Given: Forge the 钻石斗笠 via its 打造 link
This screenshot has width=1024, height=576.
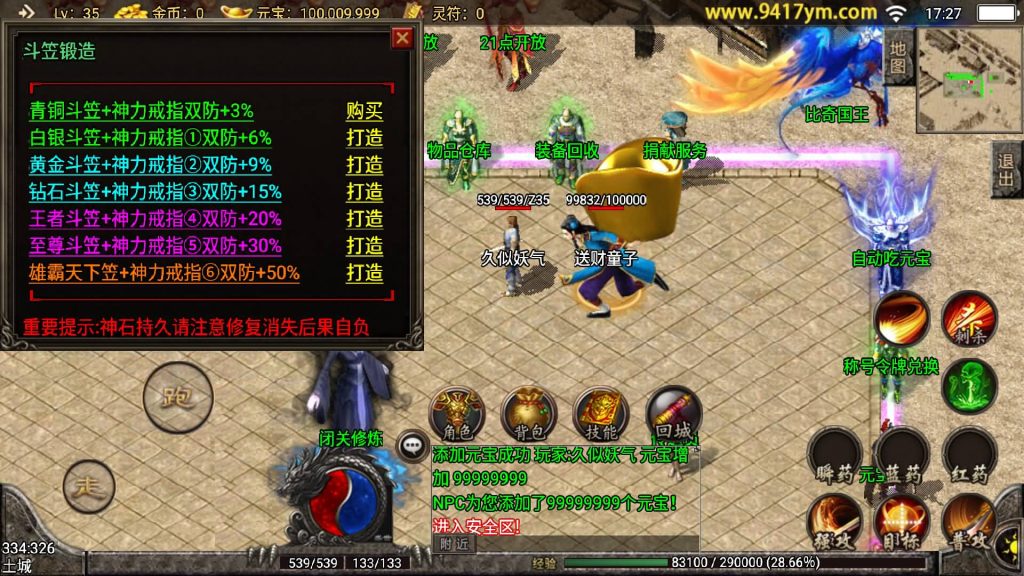Looking at the screenshot, I should click(365, 192).
